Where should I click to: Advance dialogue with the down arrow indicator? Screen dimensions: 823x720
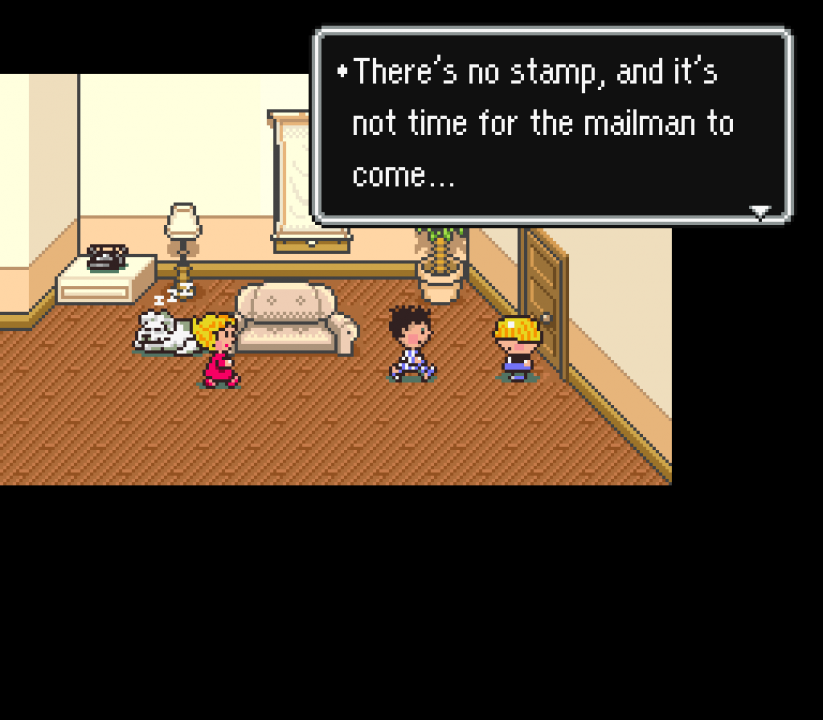(x=760, y=211)
